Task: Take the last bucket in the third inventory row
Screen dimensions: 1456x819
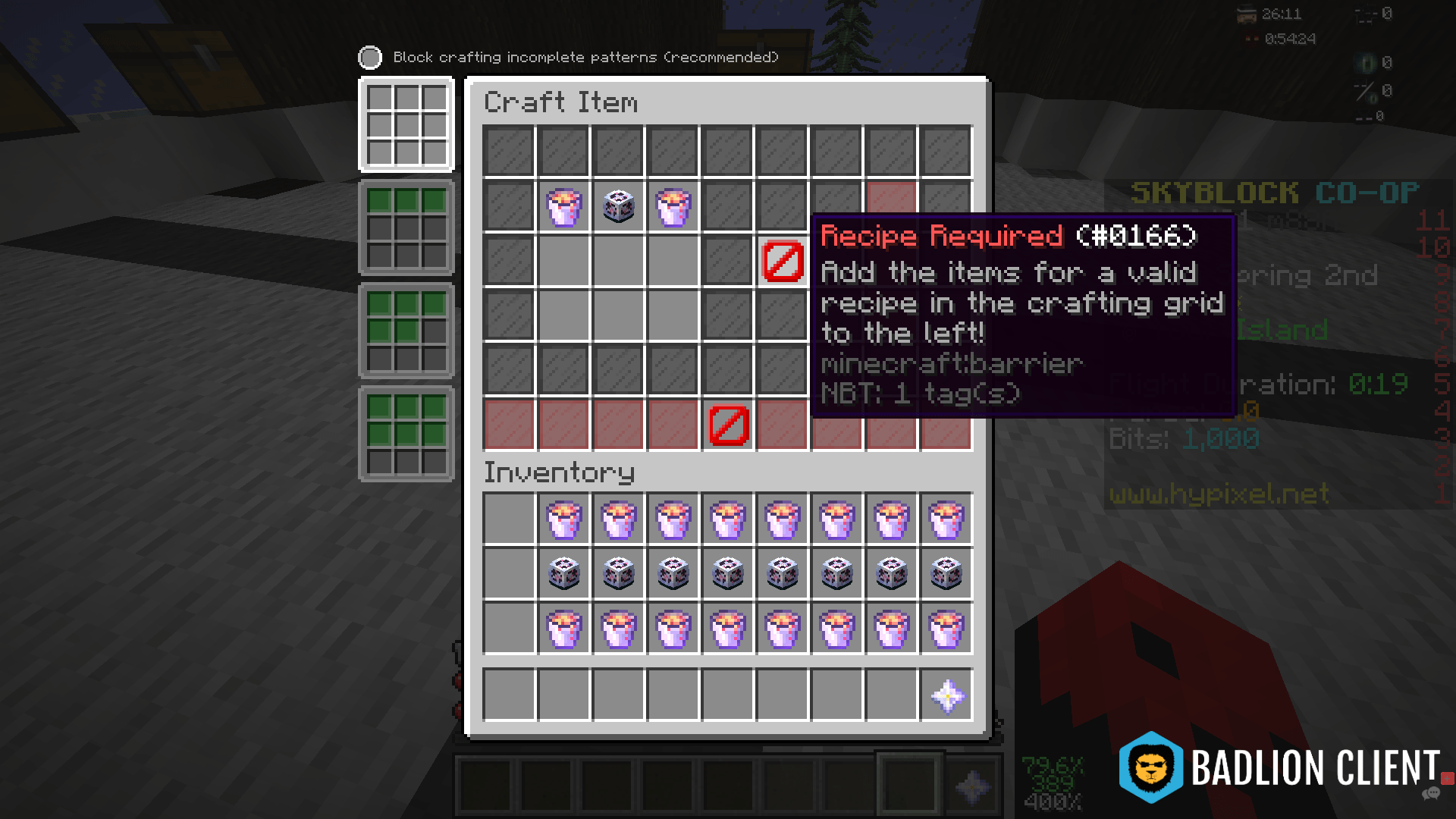Action: [x=947, y=629]
